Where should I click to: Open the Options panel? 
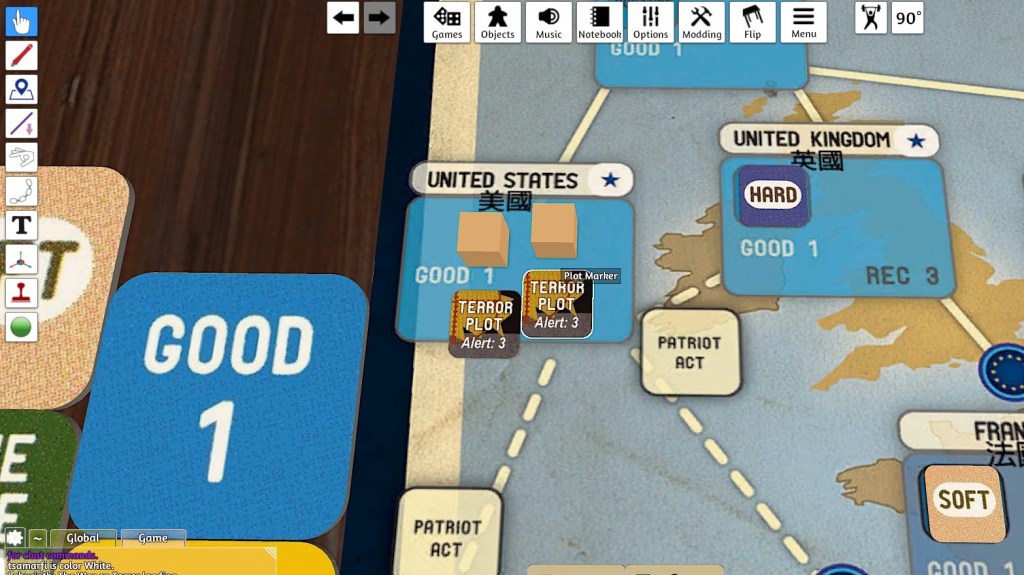click(x=650, y=21)
